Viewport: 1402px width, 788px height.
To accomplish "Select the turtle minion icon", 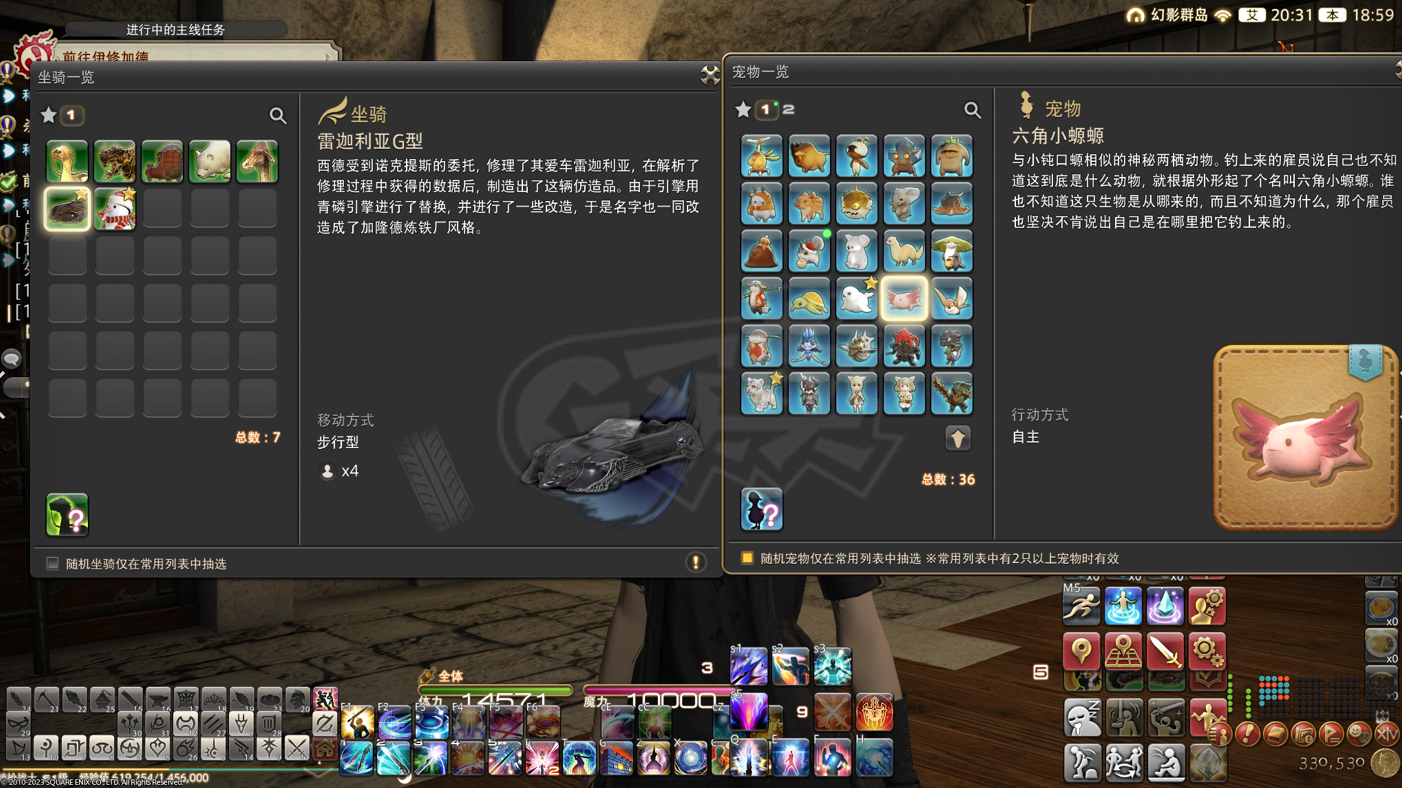I will pyautogui.click(x=809, y=298).
